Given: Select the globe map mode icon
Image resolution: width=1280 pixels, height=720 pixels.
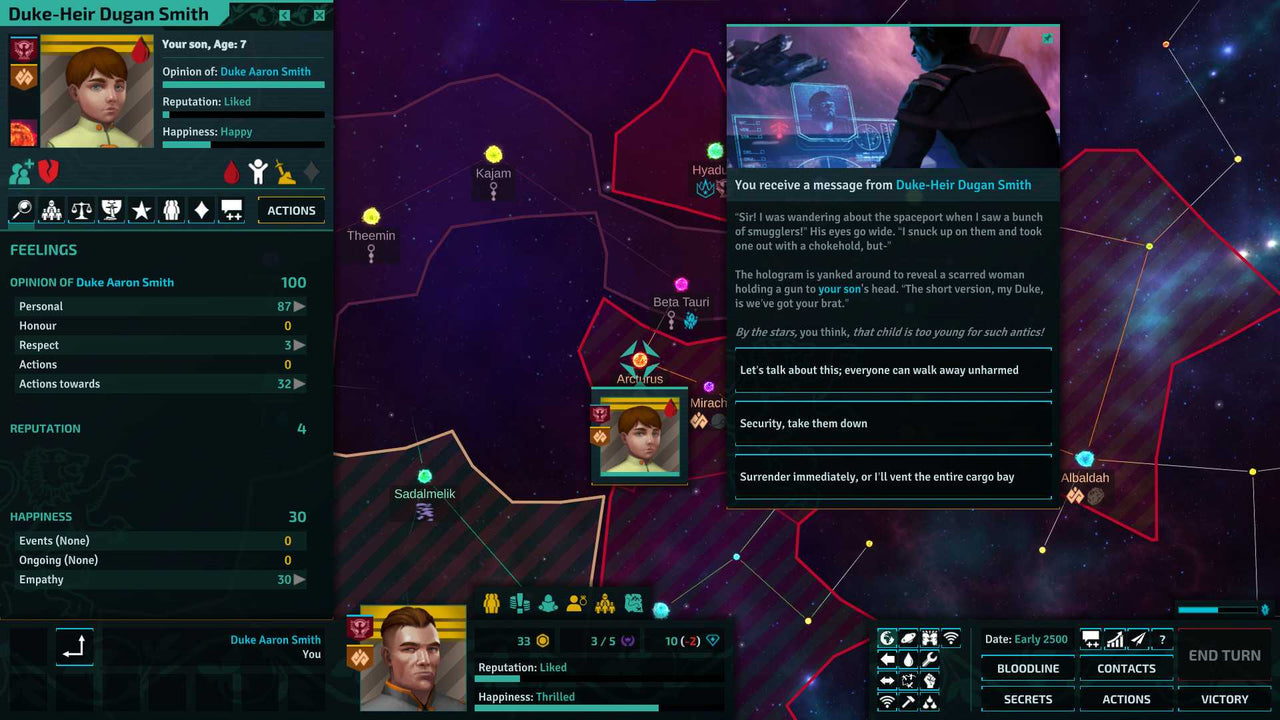Looking at the screenshot, I should [x=887, y=637].
